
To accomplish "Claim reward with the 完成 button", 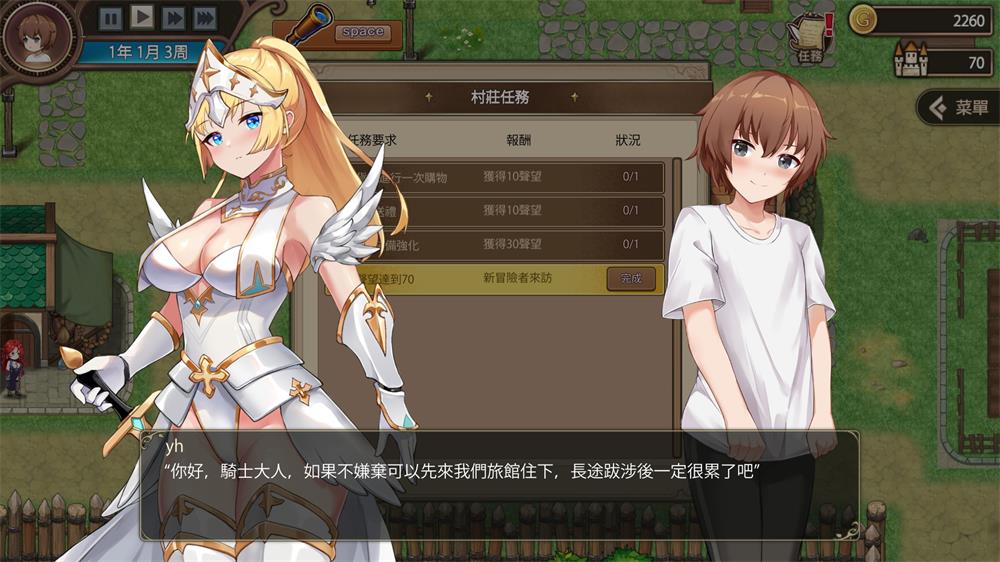I will coord(631,278).
